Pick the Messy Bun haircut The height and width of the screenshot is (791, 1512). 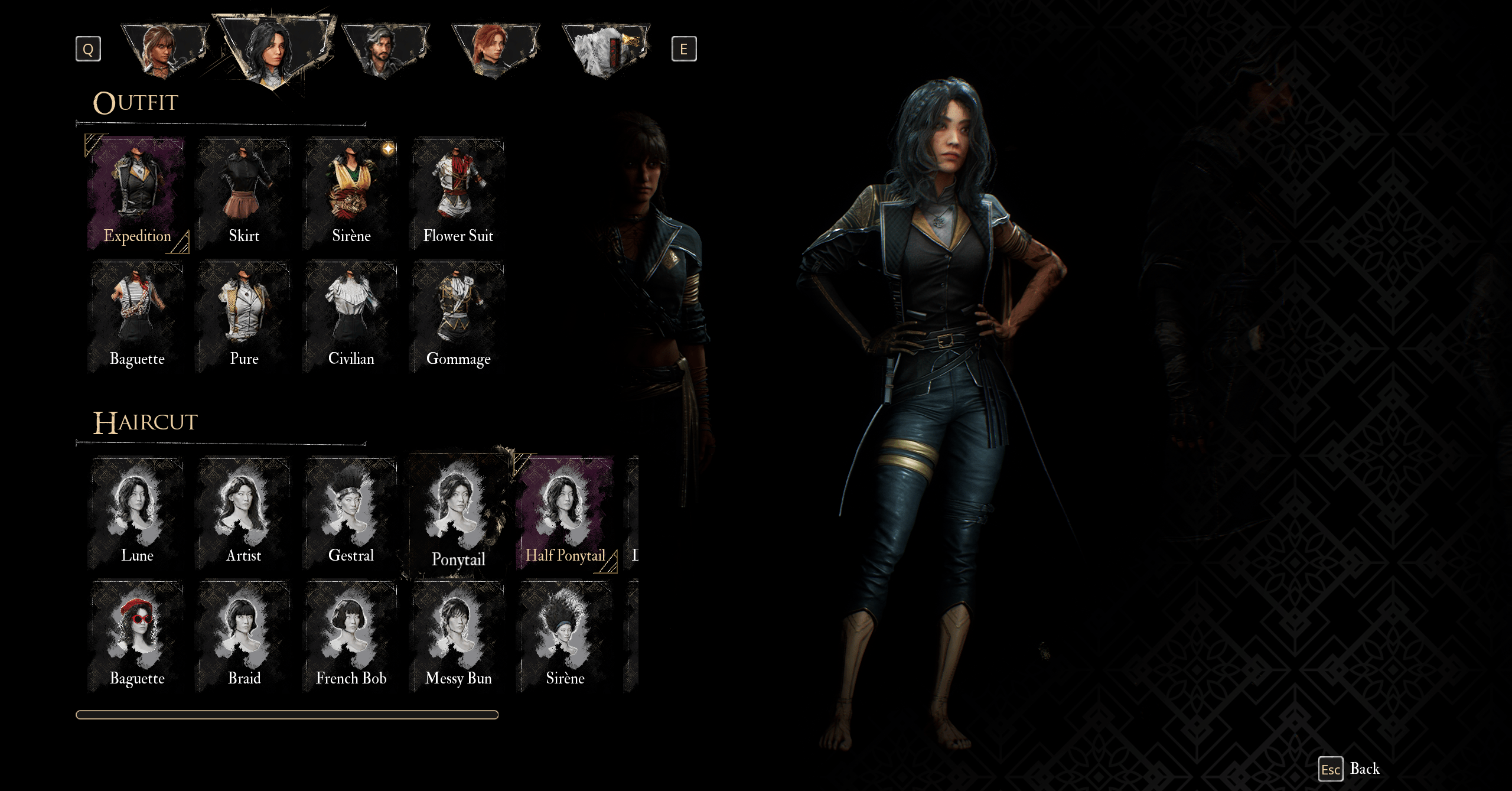[458, 636]
